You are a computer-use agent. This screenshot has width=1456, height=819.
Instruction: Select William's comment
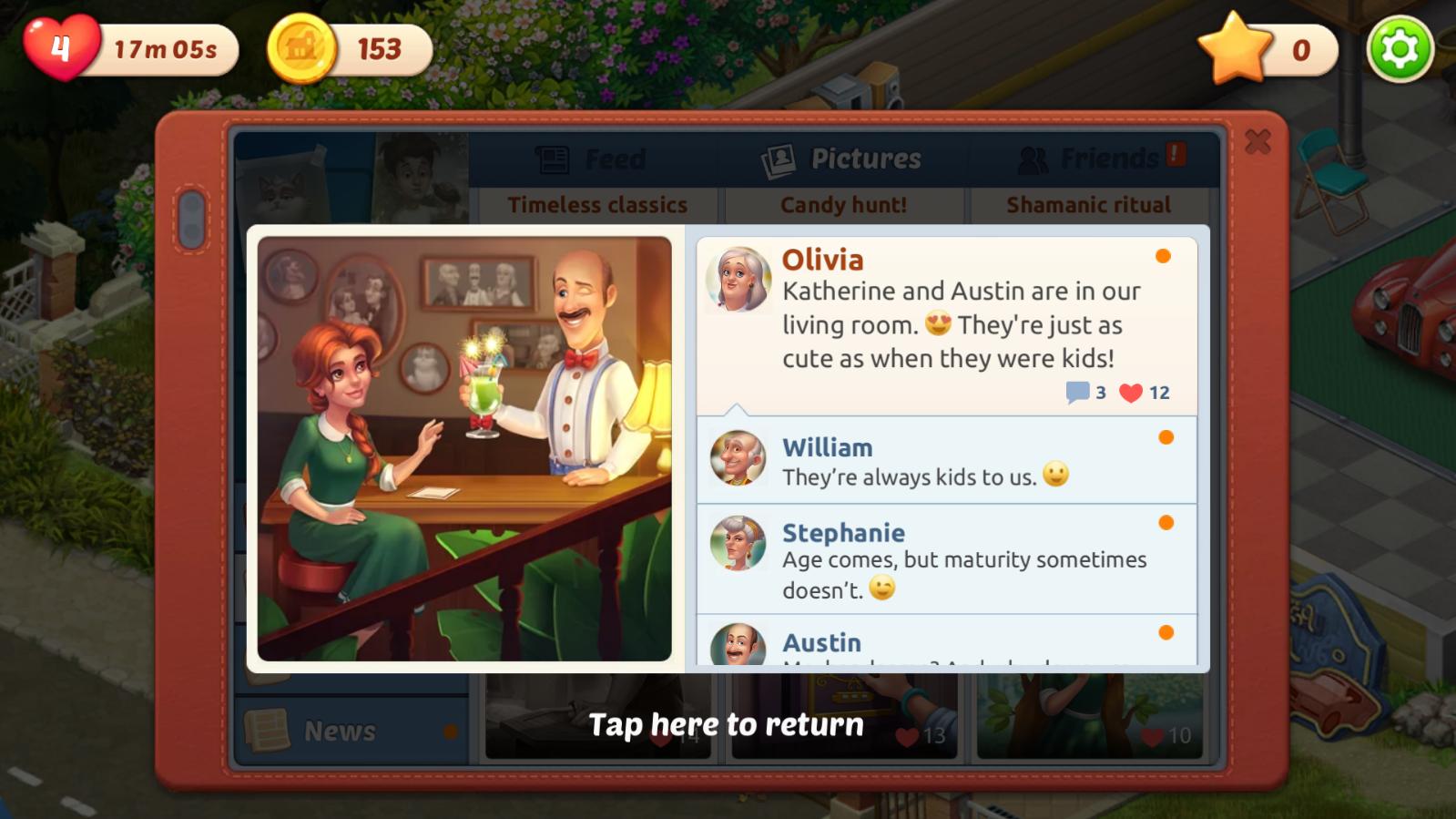pos(946,461)
